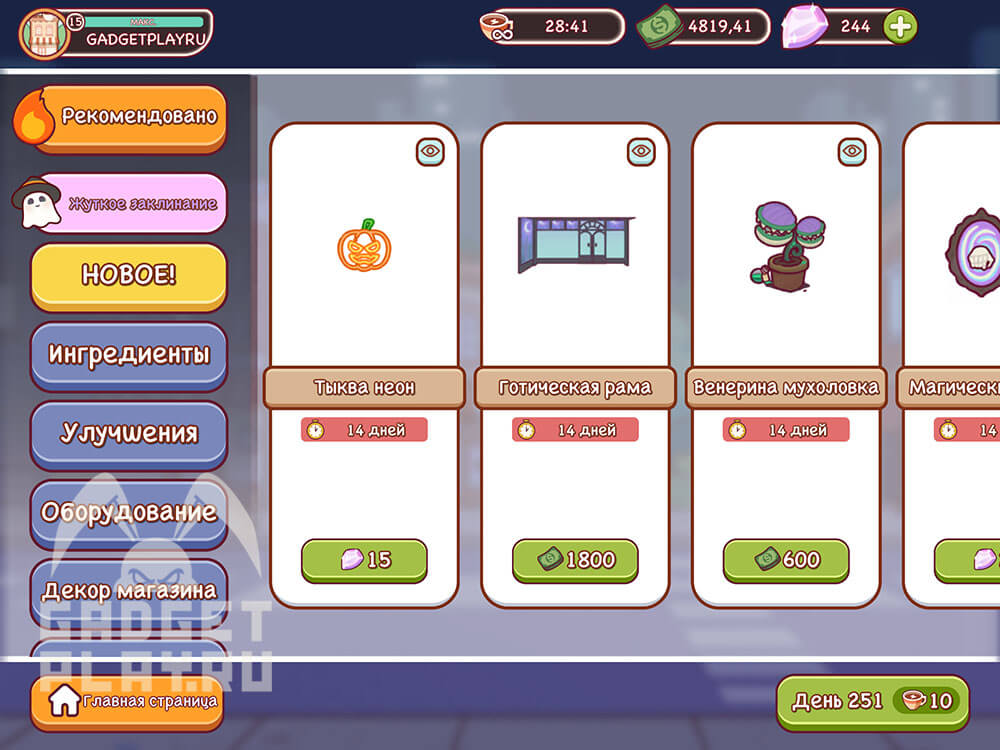Choose the Оборудование category
The image size is (1000, 750).
129,512
